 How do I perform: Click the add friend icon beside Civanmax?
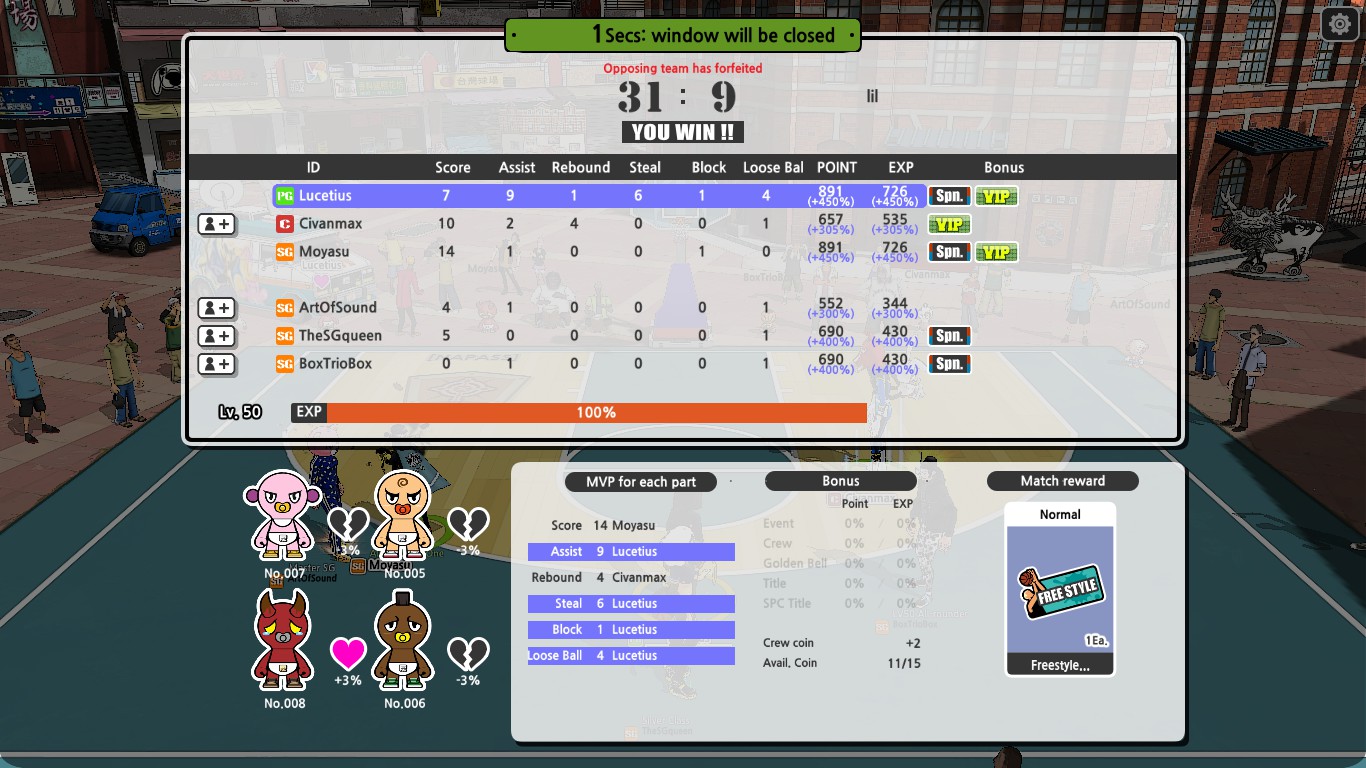tap(216, 224)
